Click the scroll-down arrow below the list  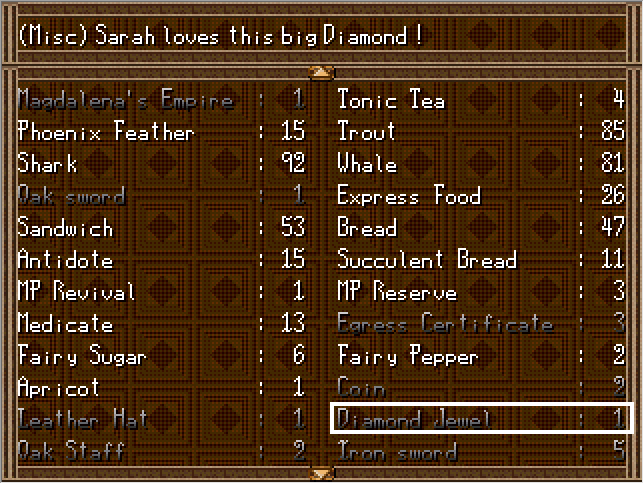(321, 472)
